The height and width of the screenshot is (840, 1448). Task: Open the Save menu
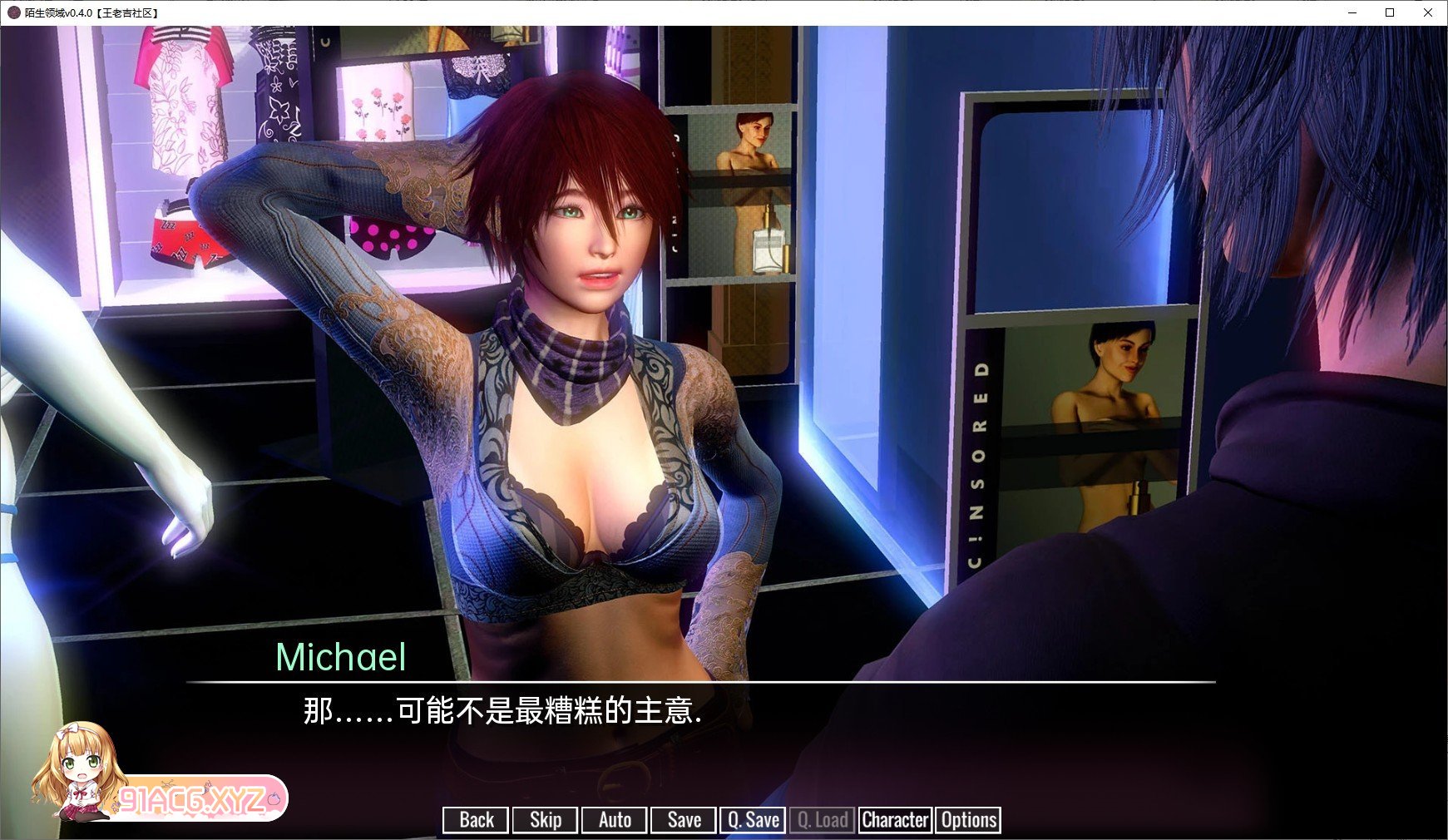pyautogui.click(x=684, y=820)
